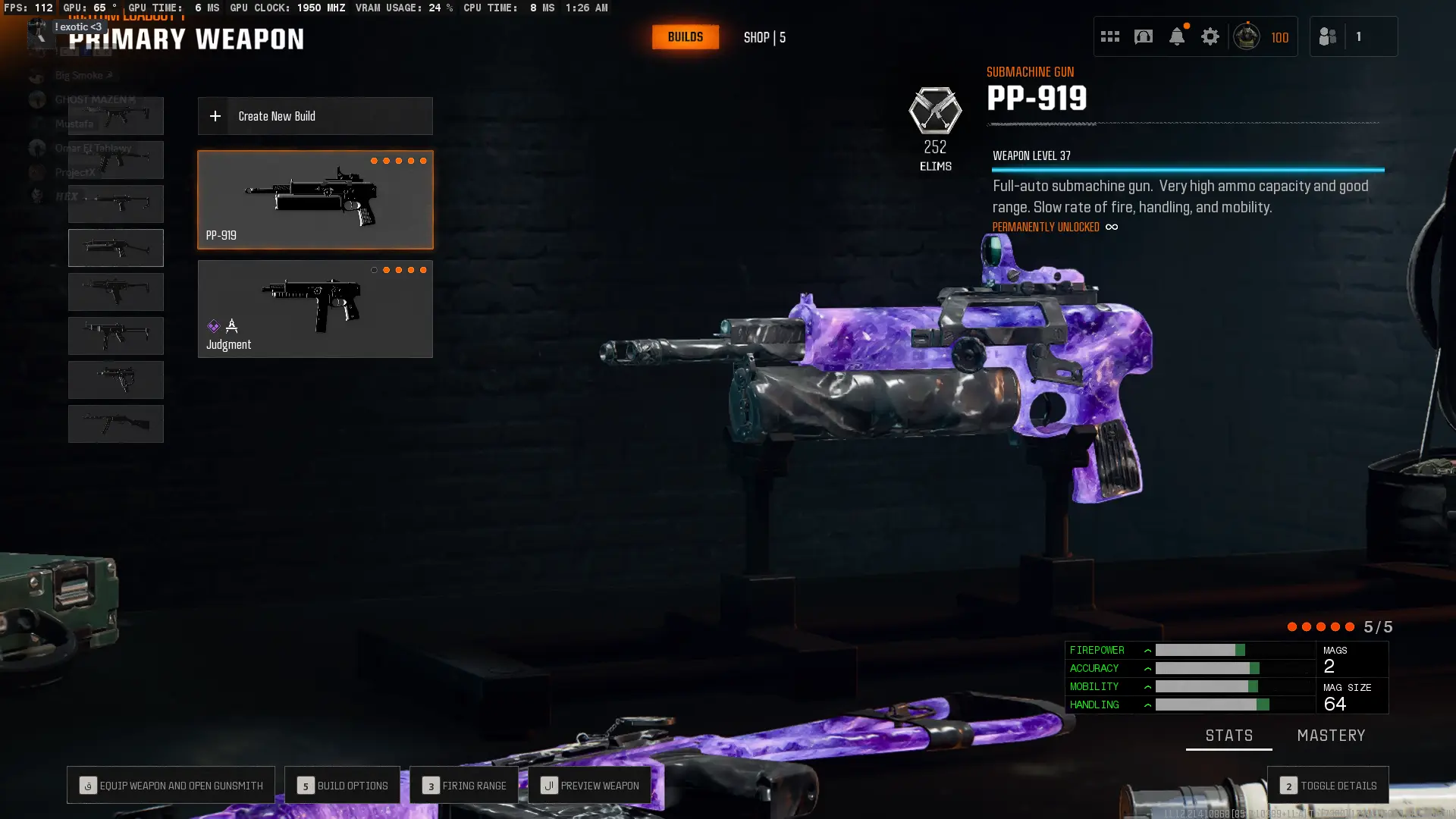The width and height of the screenshot is (1456, 819).
Task: Expand the ACCURACY stat details
Action: 1147,668
